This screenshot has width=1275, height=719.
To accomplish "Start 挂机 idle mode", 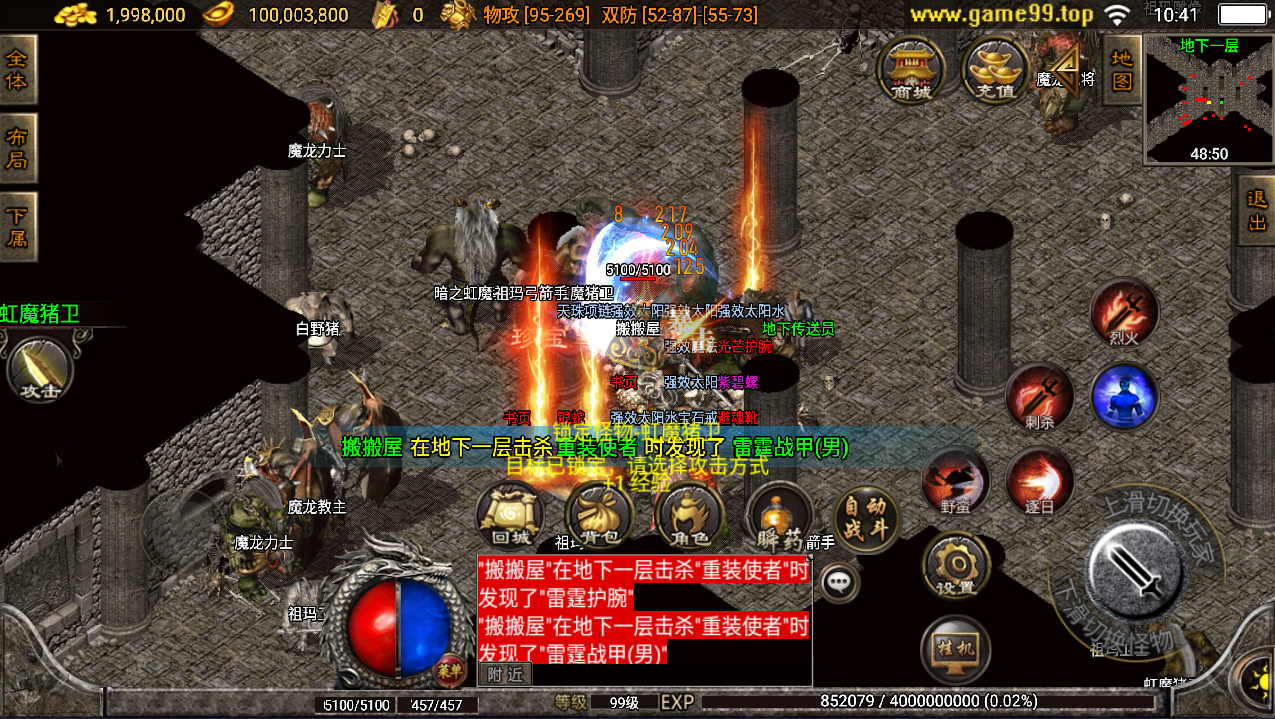I will [955, 649].
